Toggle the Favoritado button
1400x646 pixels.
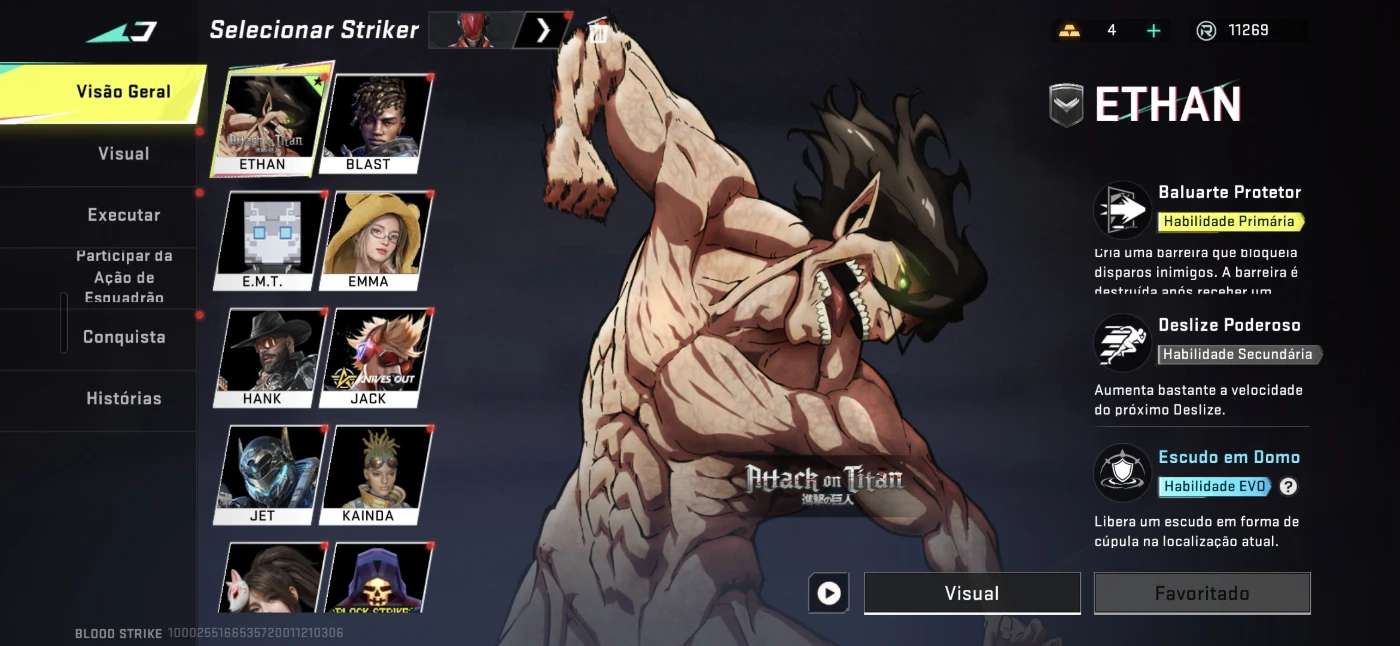[1202, 593]
